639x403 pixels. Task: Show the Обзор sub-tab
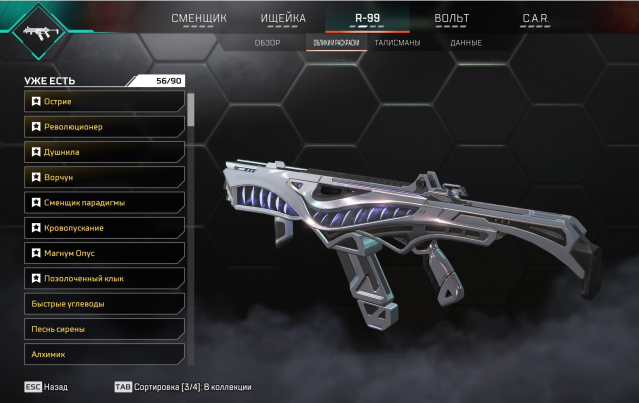tap(268, 43)
